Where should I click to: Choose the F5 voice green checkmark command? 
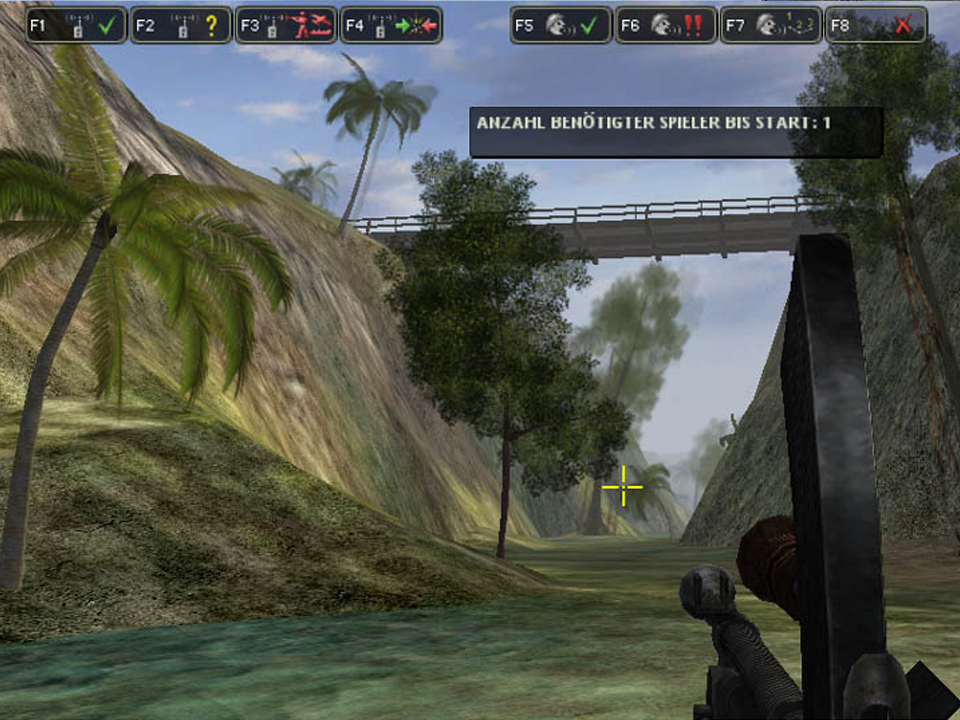coord(562,25)
